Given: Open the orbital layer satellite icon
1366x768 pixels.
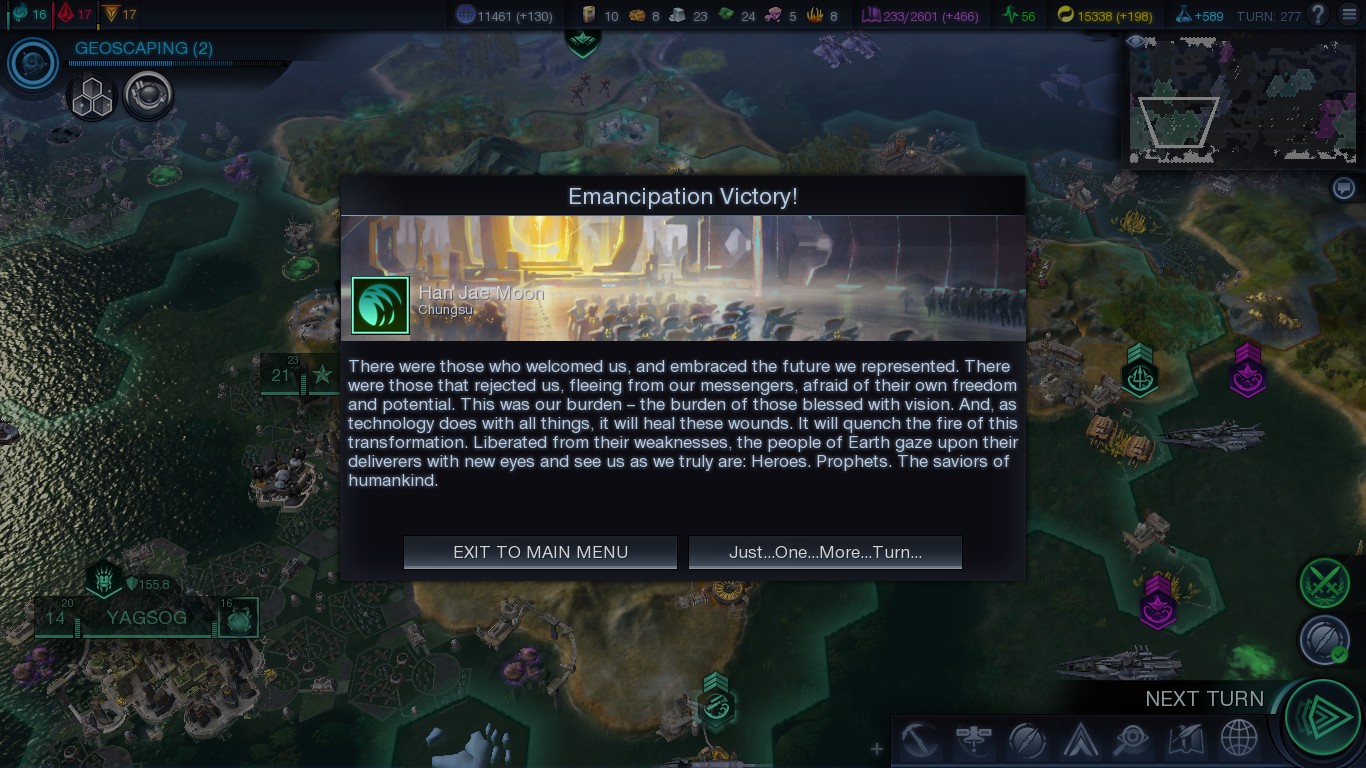Looking at the screenshot, I should [972, 740].
